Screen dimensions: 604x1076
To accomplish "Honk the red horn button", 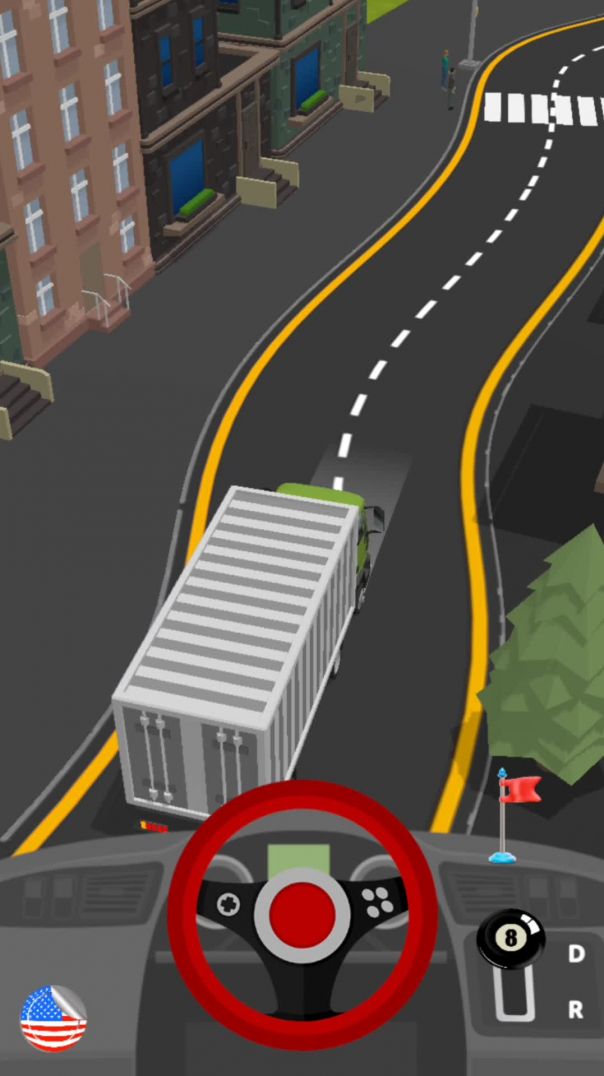I will point(302,911).
